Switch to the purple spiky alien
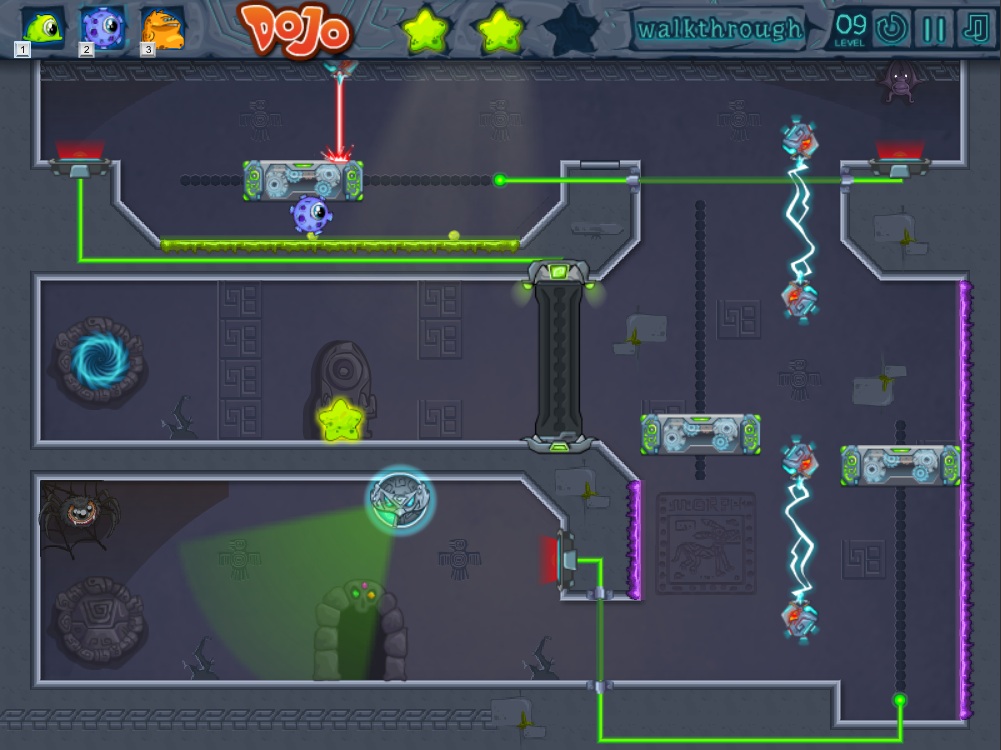 coord(103,26)
